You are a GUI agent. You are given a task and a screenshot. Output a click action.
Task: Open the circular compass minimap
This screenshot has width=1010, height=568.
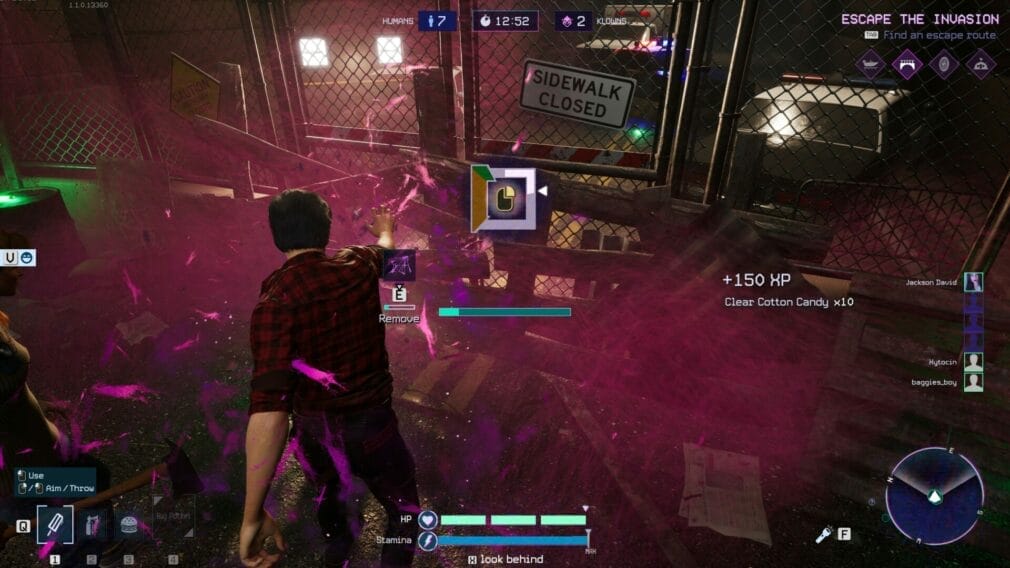click(x=934, y=495)
